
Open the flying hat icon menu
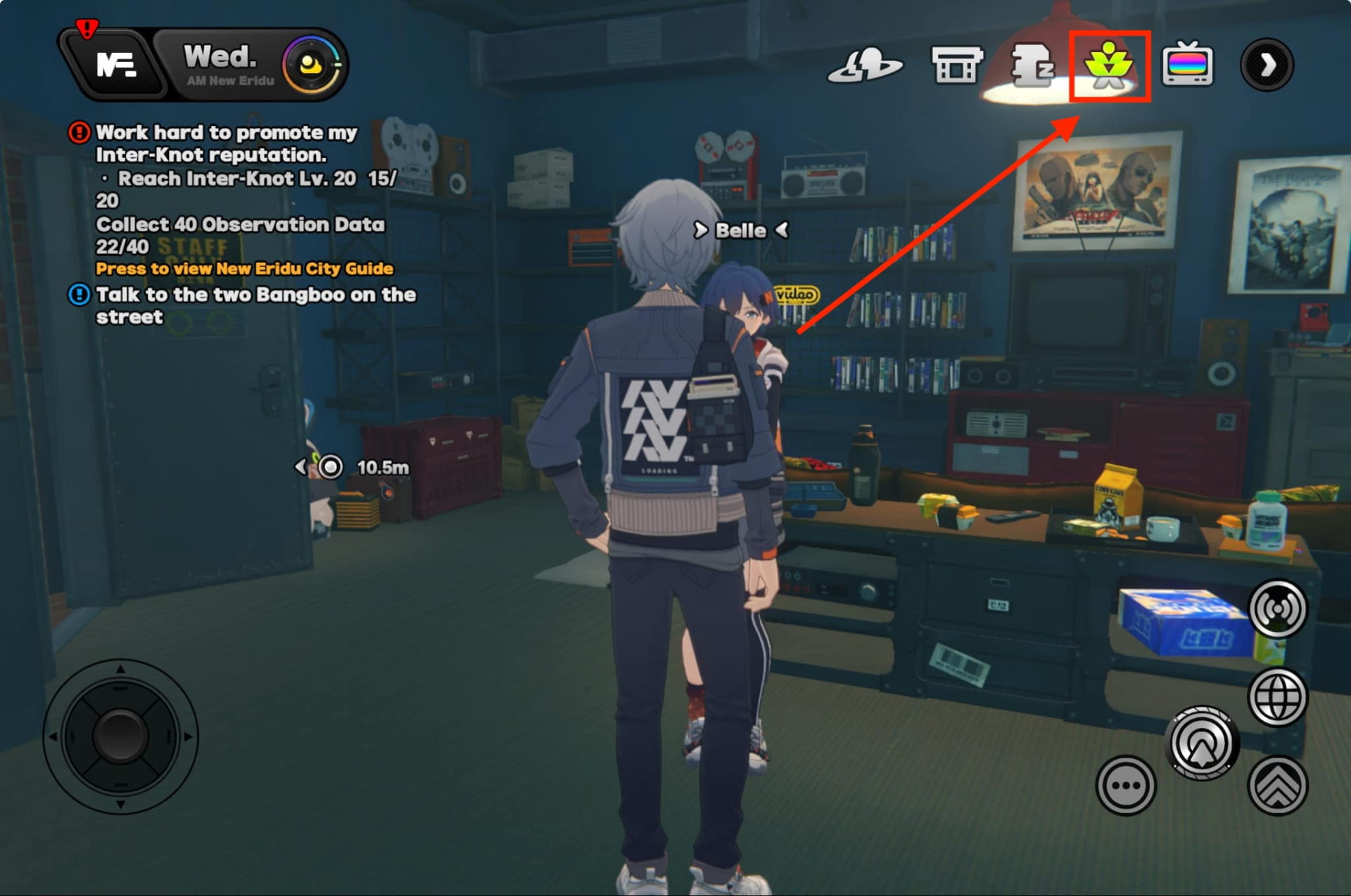click(865, 65)
